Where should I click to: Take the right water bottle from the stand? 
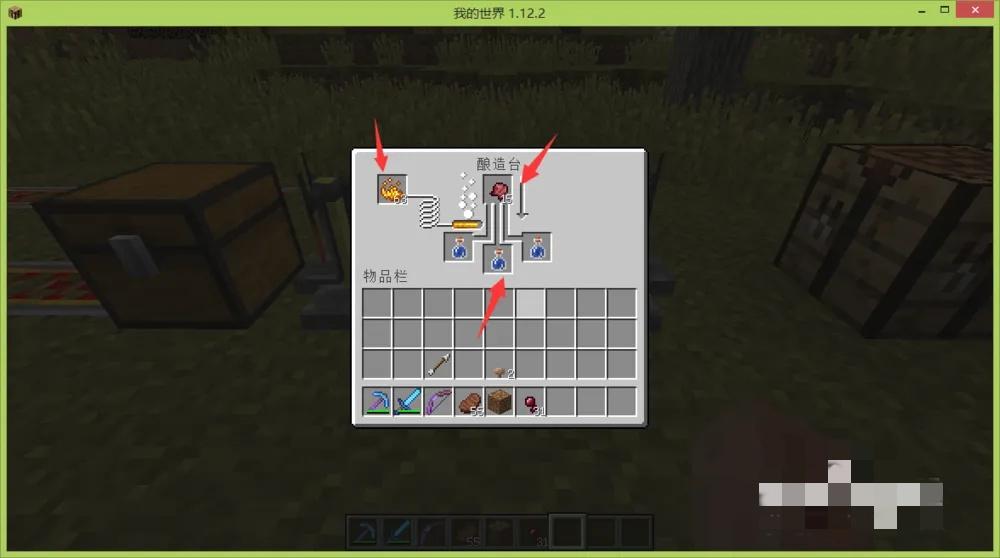(537, 247)
